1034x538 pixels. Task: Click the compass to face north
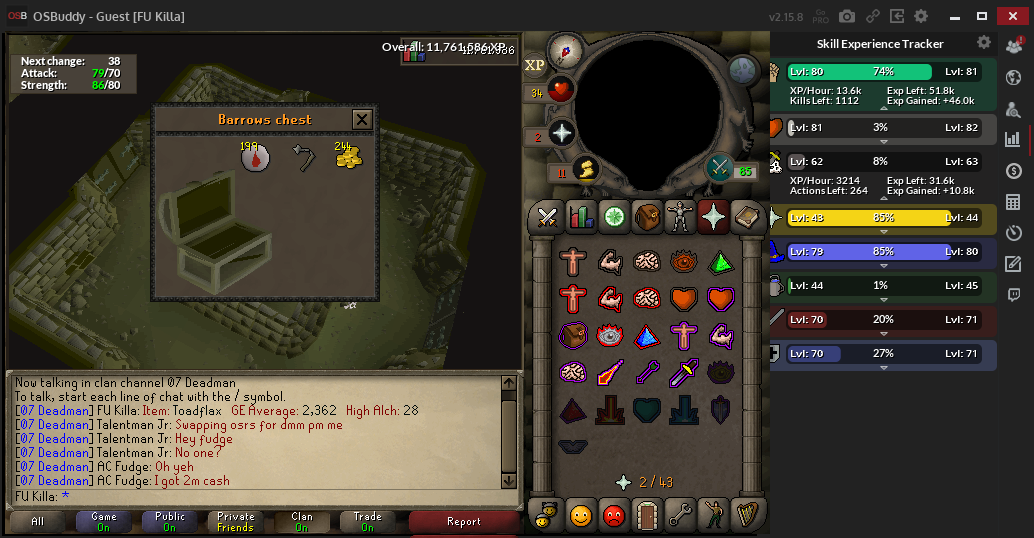(x=566, y=50)
